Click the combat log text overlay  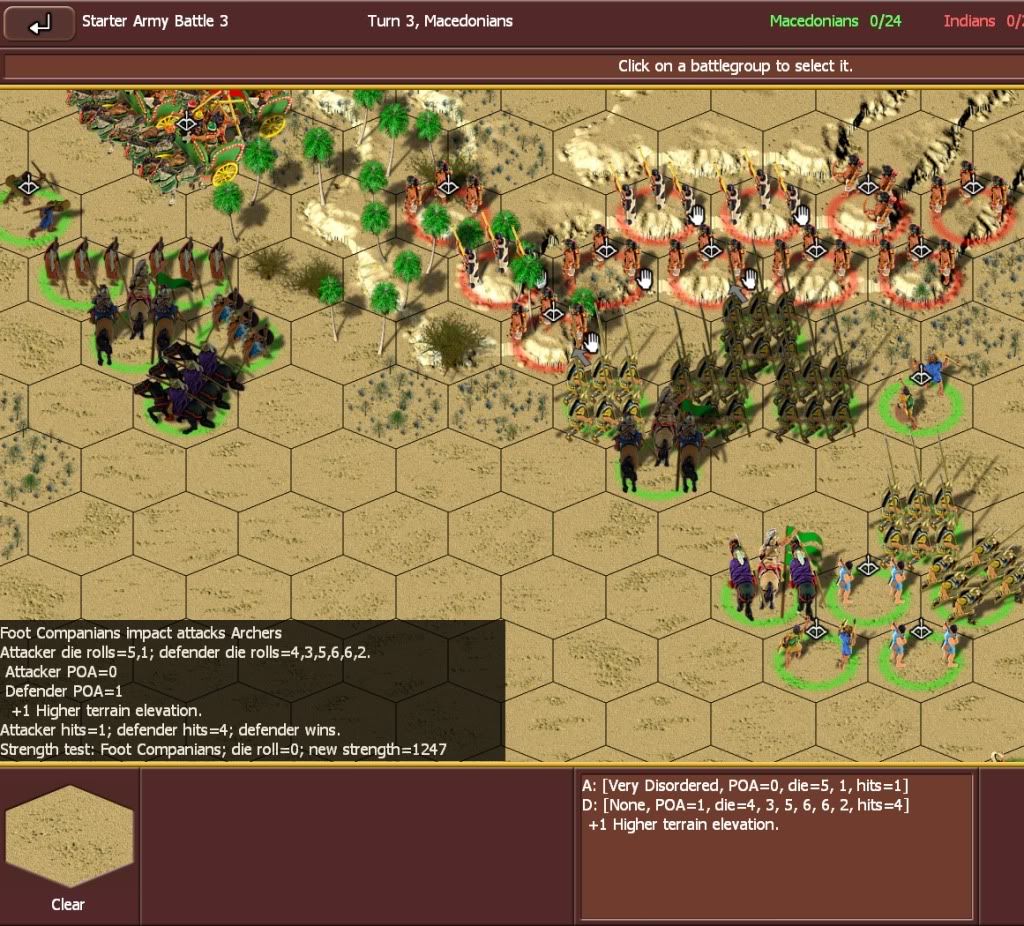(x=250, y=690)
